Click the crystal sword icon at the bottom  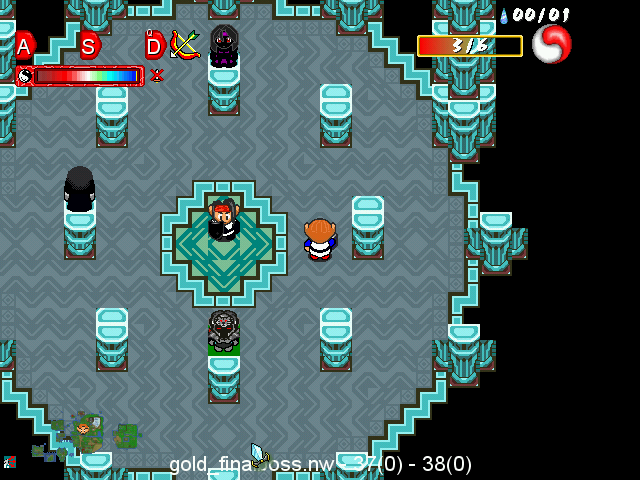[259, 455]
